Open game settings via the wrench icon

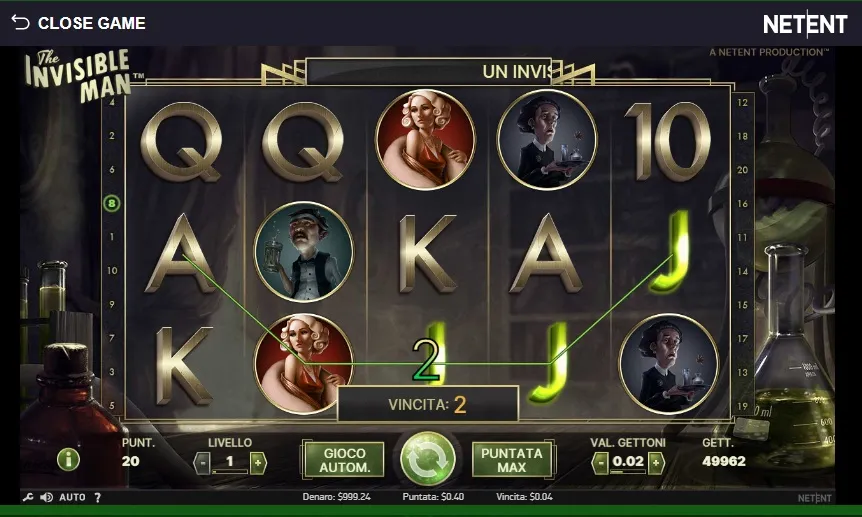click(x=28, y=497)
